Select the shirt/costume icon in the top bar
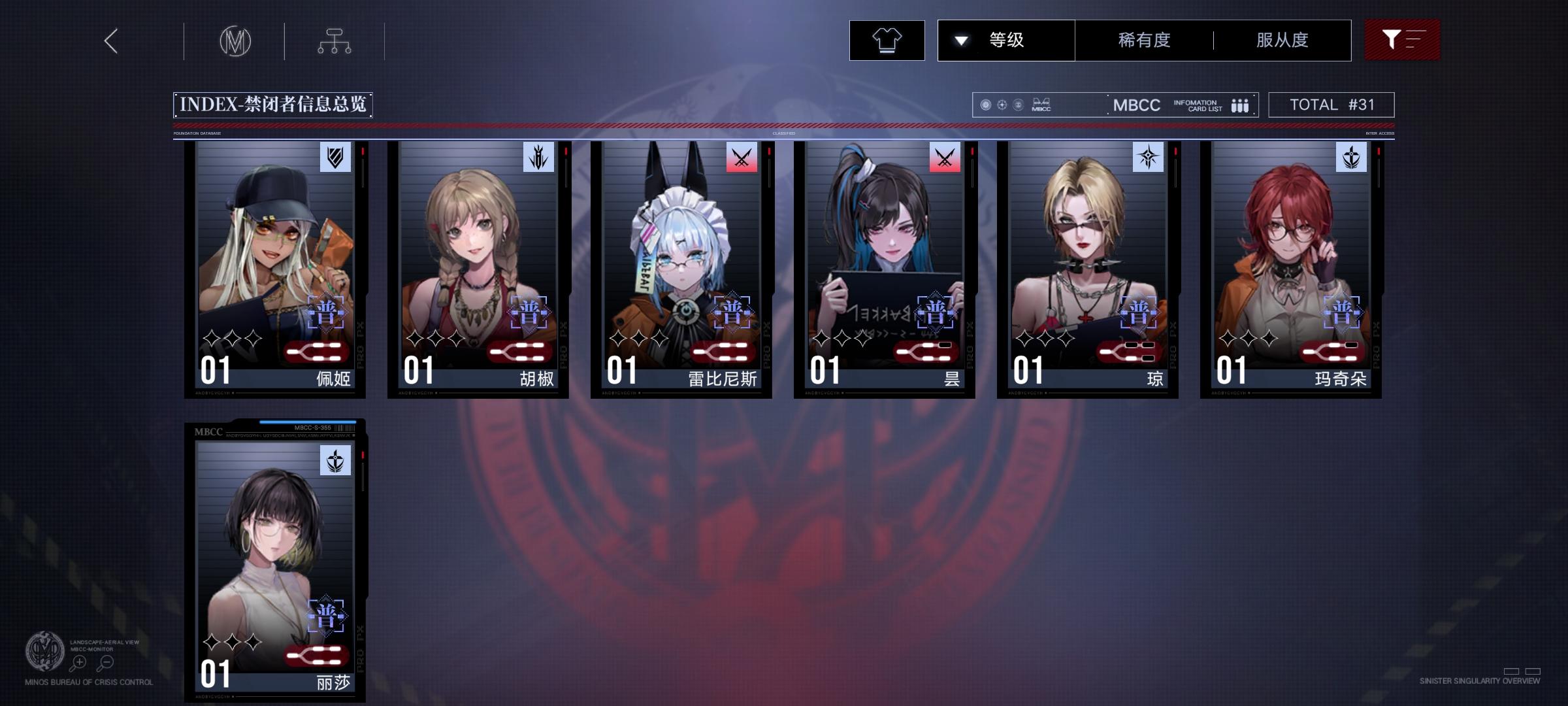 [x=887, y=40]
